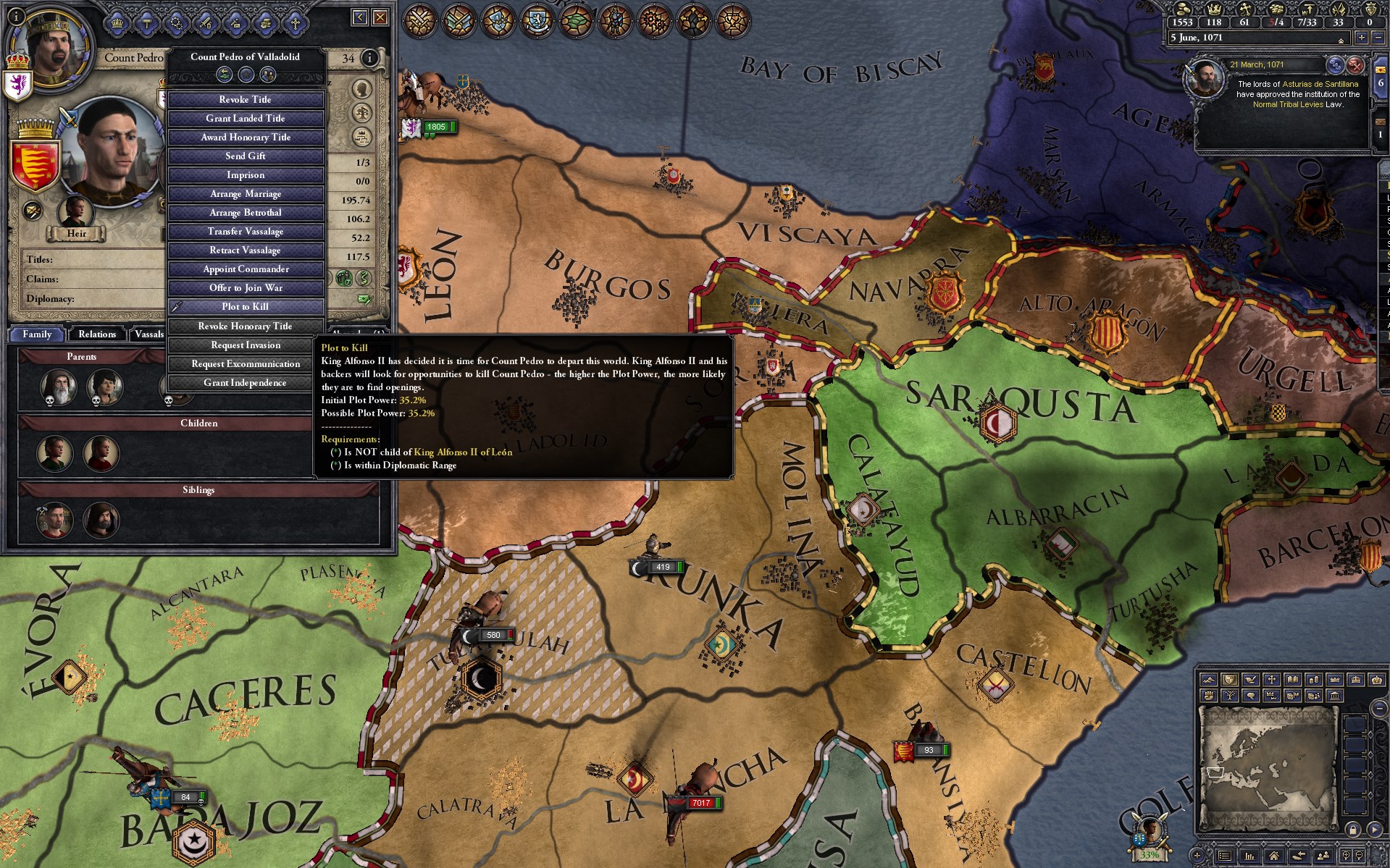This screenshot has height=868, width=1390.
Task: Open the religion tab cross icon on character panel
Action: pos(296,23)
